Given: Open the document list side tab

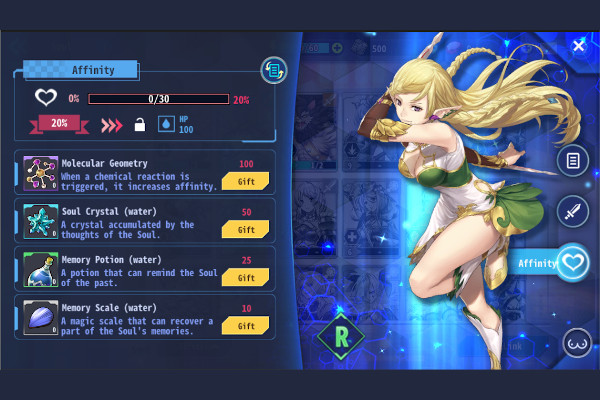Looking at the screenshot, I should click(572, 161).
